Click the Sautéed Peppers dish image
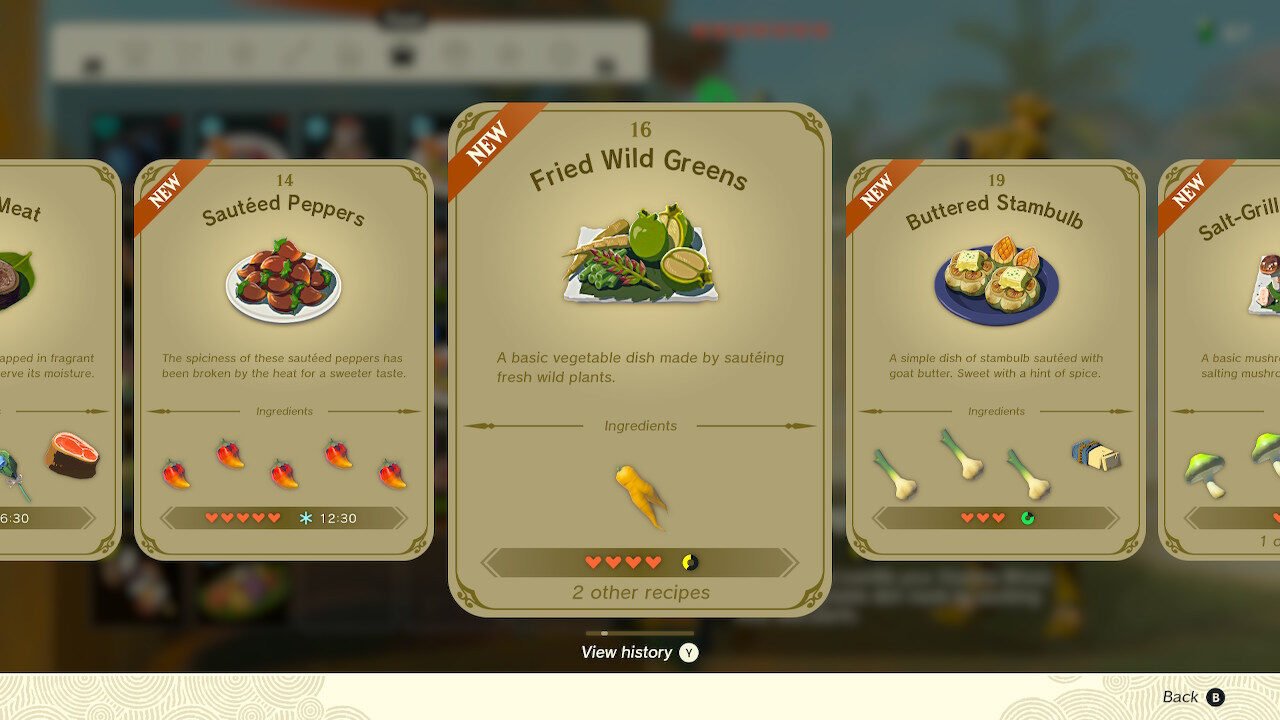1280x720 pixels. click(284, 281)
